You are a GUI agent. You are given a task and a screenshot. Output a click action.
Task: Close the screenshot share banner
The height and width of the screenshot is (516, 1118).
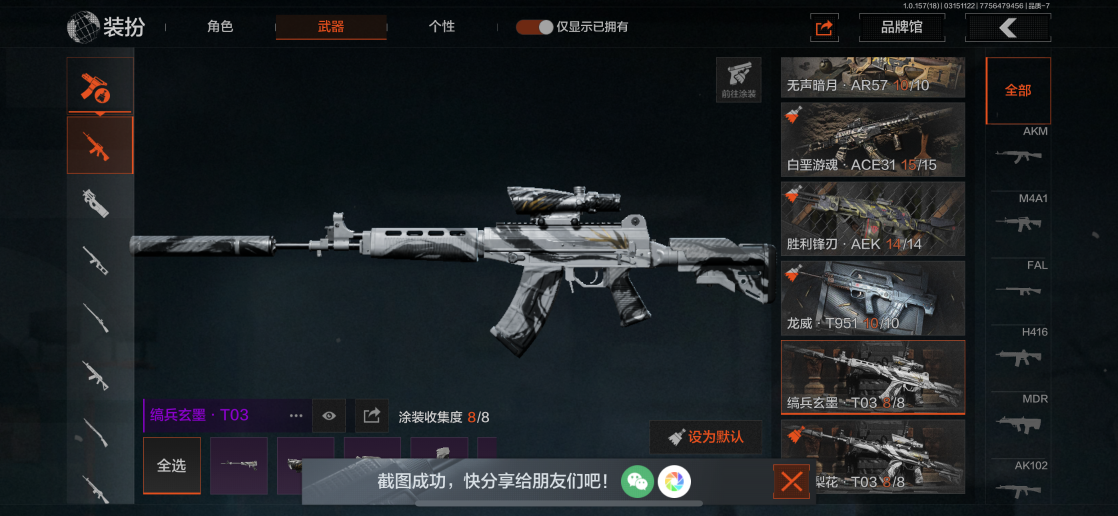pyautogui.click(x=791, y=482)
